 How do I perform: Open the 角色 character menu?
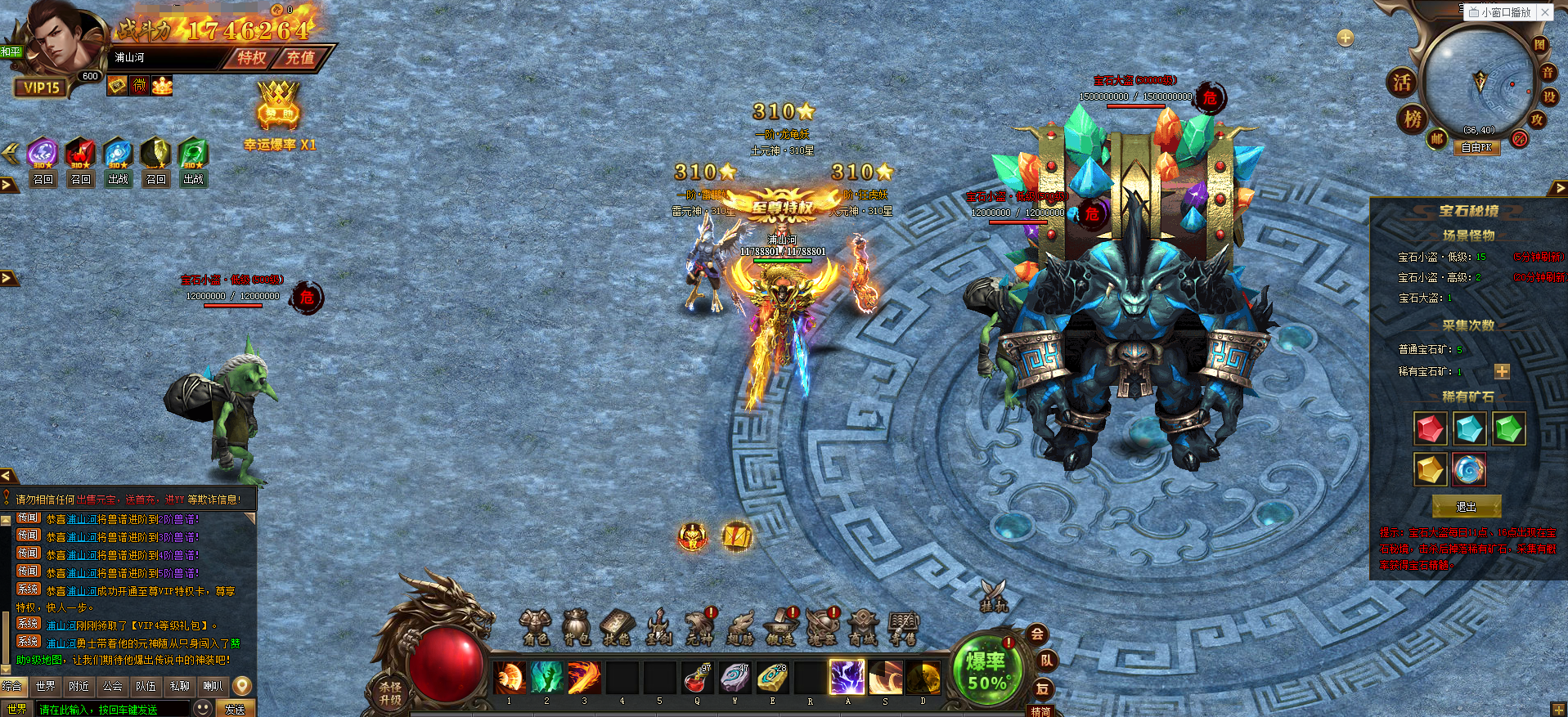coord(535,628)
